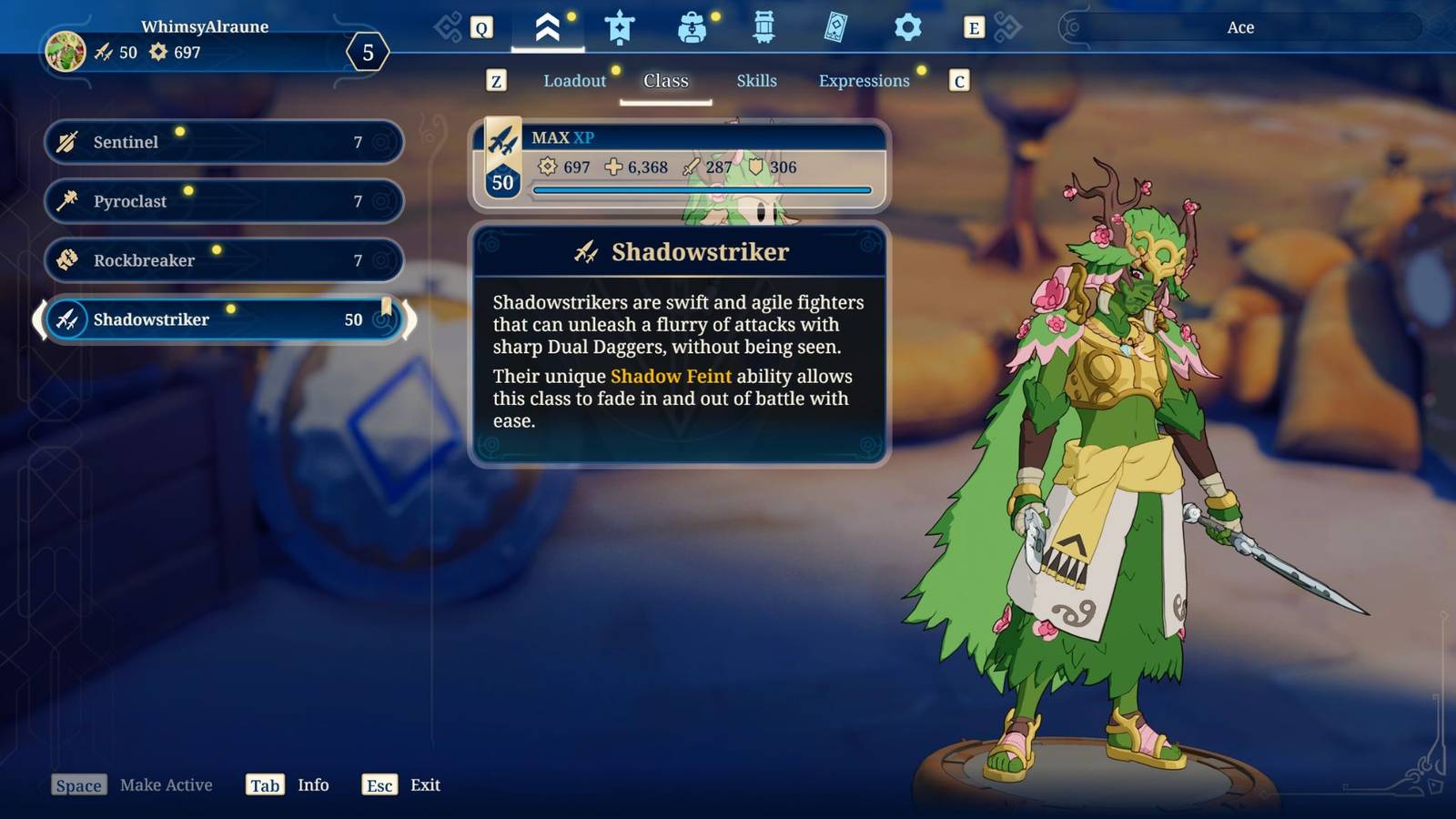The width and height of the screenshot is (1456, 819).
Task: Pick the Rockbreaker class from the list
Action: pos(223,260)
